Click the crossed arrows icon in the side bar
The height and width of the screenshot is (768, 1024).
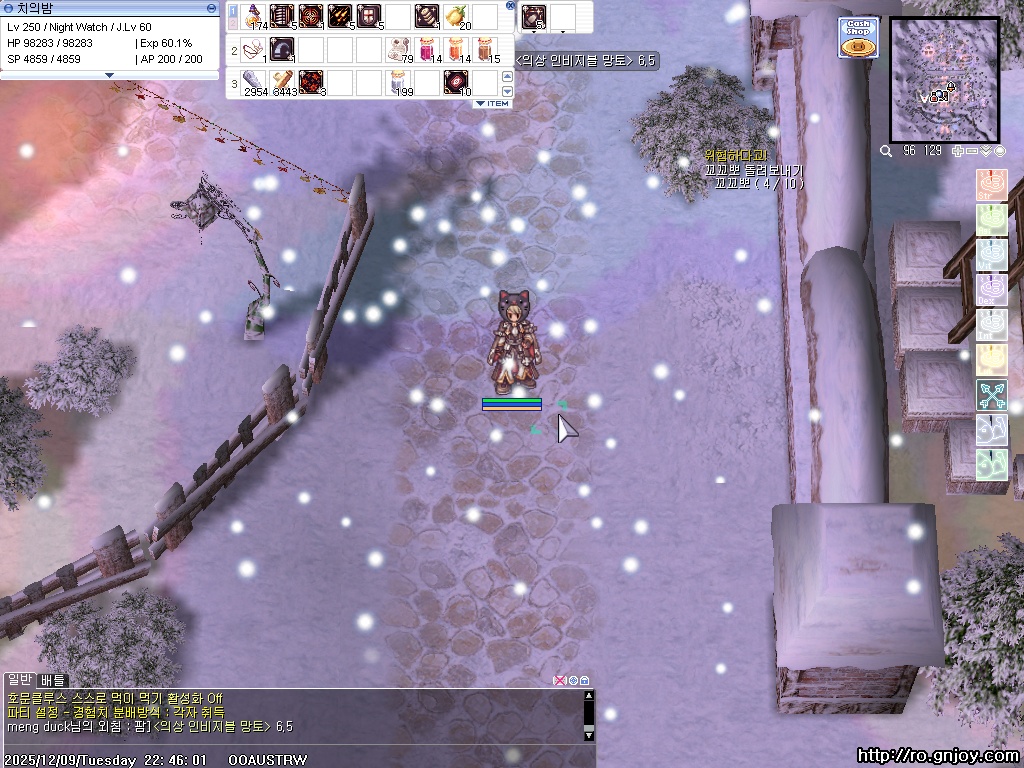[x=991, y=395]
